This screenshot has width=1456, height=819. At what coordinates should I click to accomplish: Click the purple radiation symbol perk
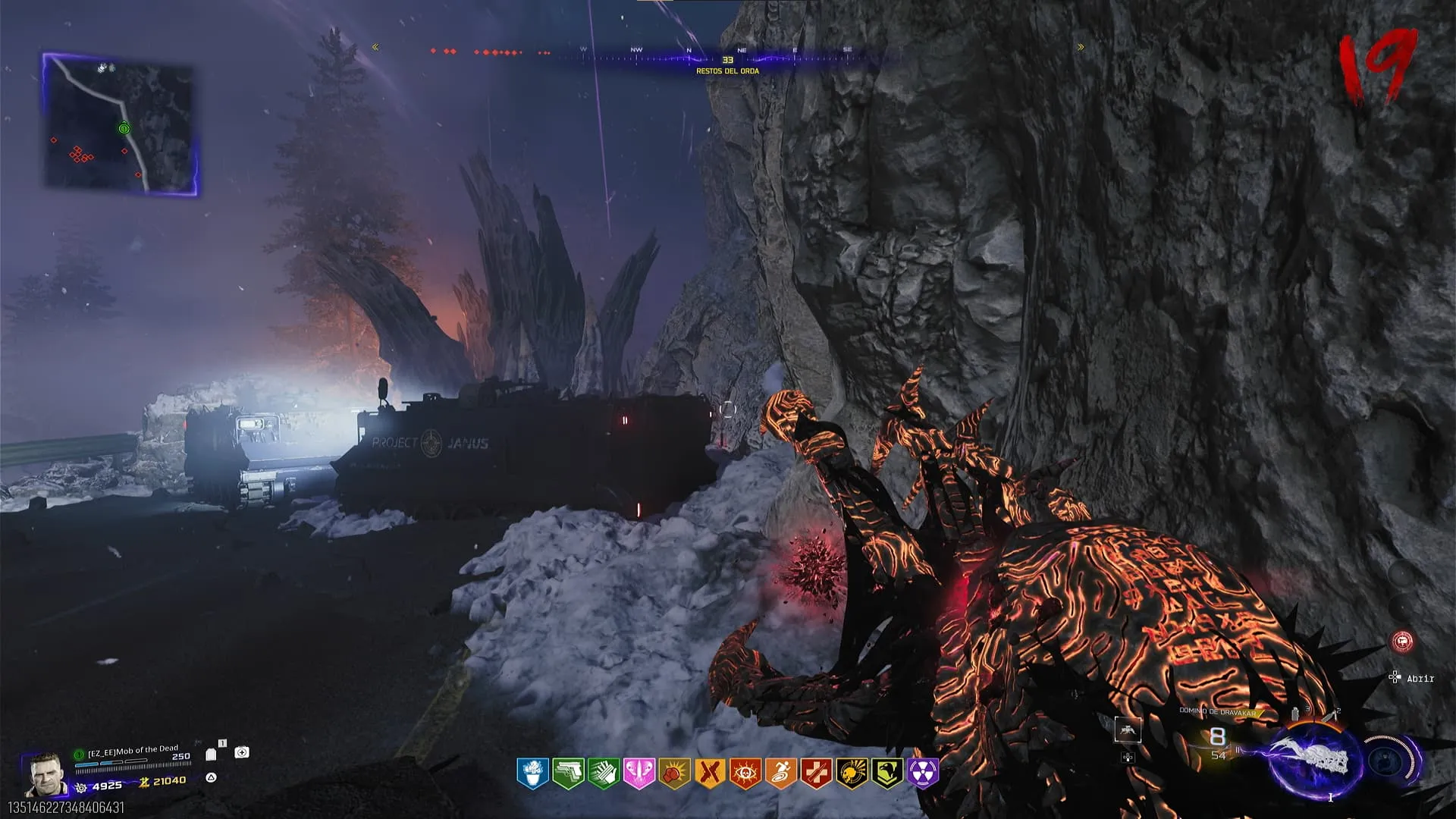pos(923,773)
